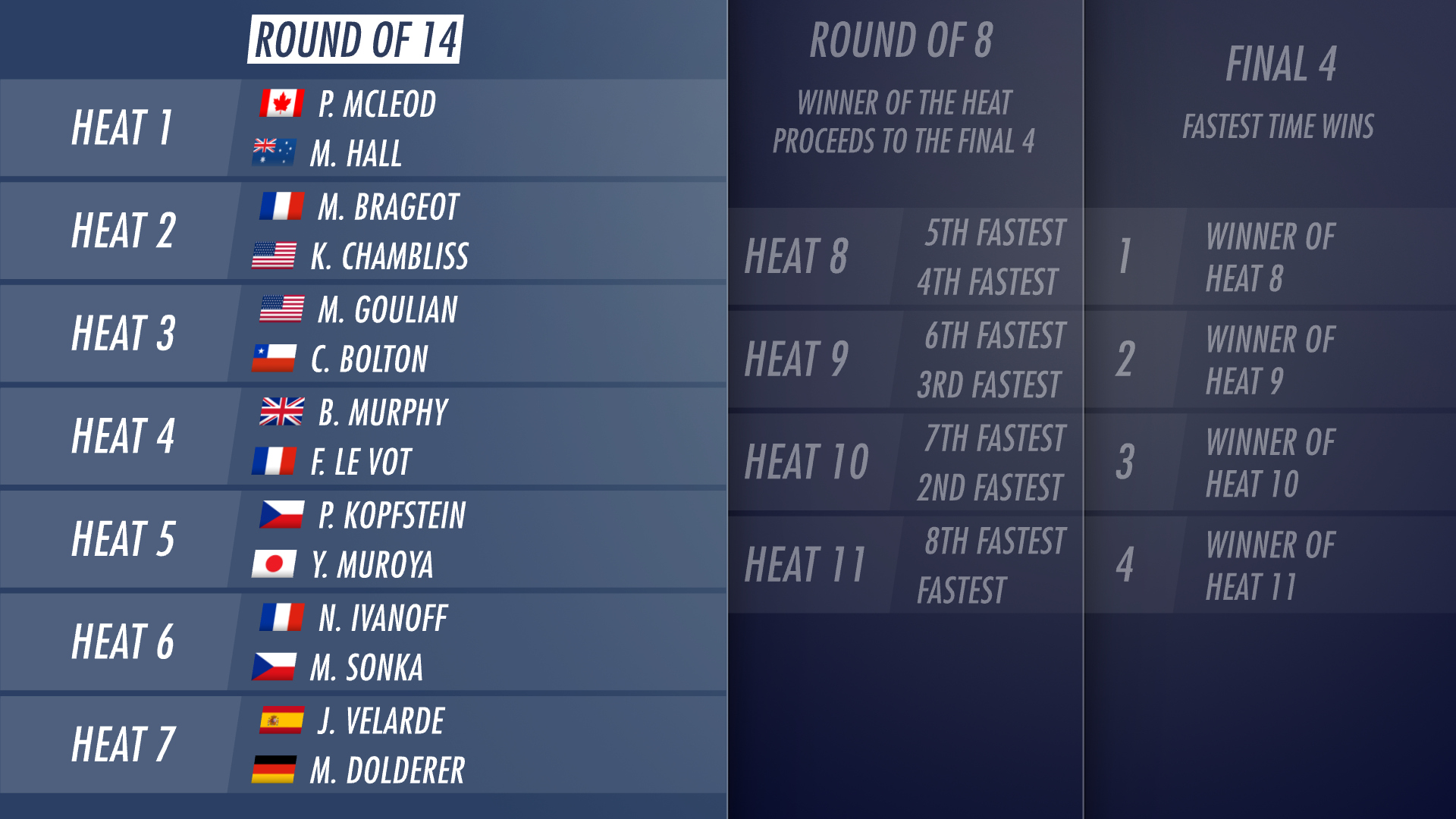The image size is (1456, 819).
Task: Choose Heat 2 with Brageot and Chambliss
Action: pyautogui.click(x=362, y=231)
